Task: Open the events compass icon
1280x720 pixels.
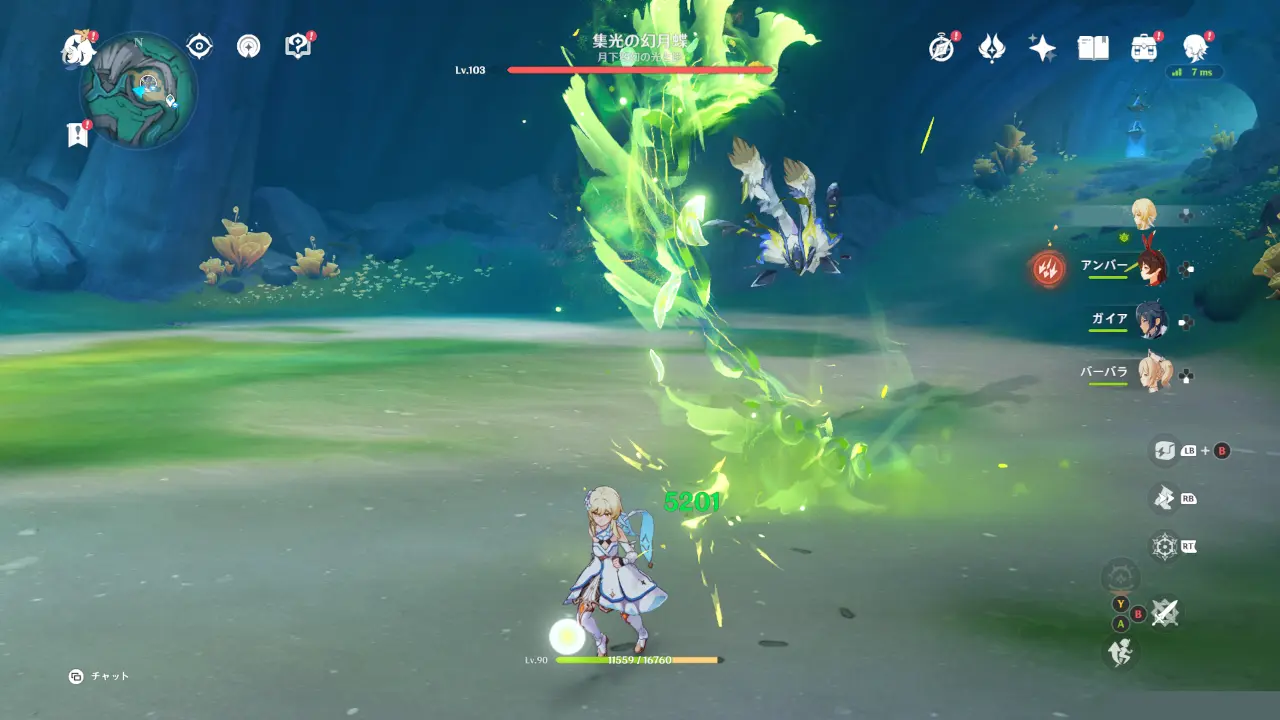Action: [x=941, y=47]
